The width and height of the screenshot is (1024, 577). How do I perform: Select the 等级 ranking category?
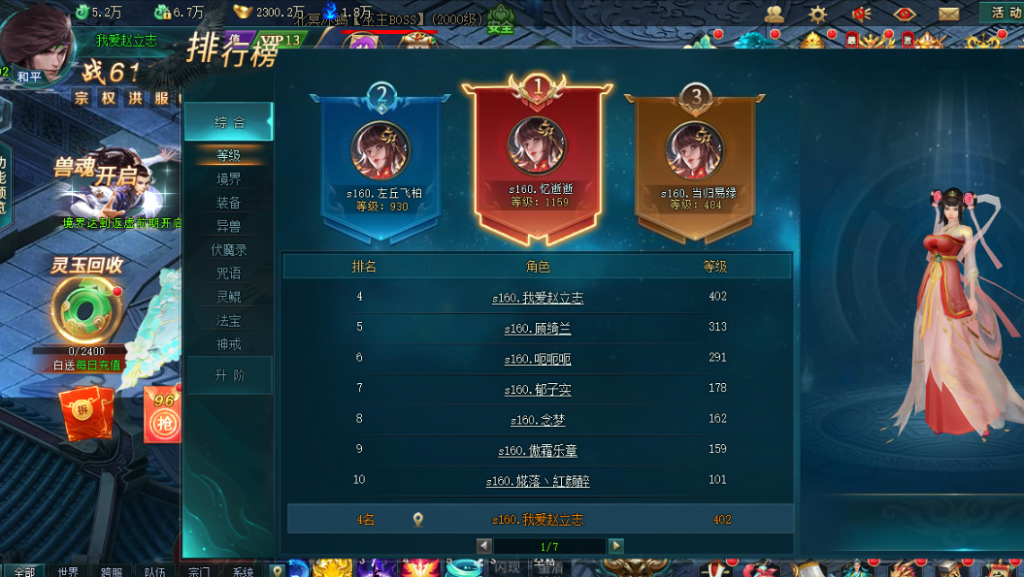click(x=229, y=155)
